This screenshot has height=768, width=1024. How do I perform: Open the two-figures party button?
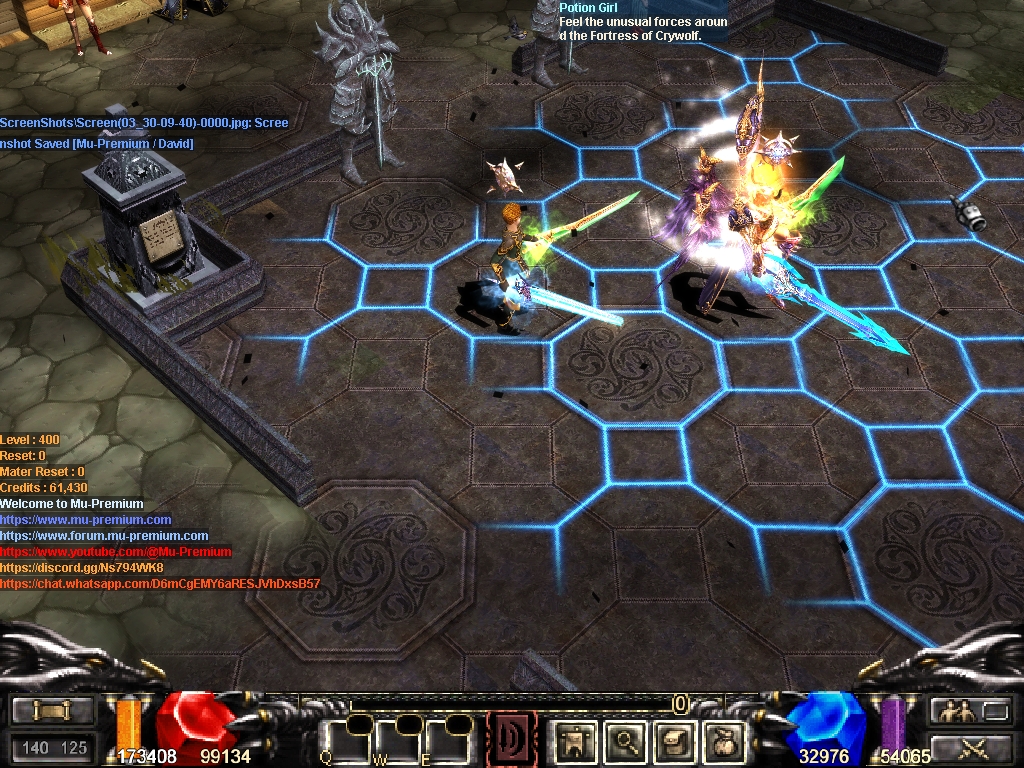[x=970, y=711]
